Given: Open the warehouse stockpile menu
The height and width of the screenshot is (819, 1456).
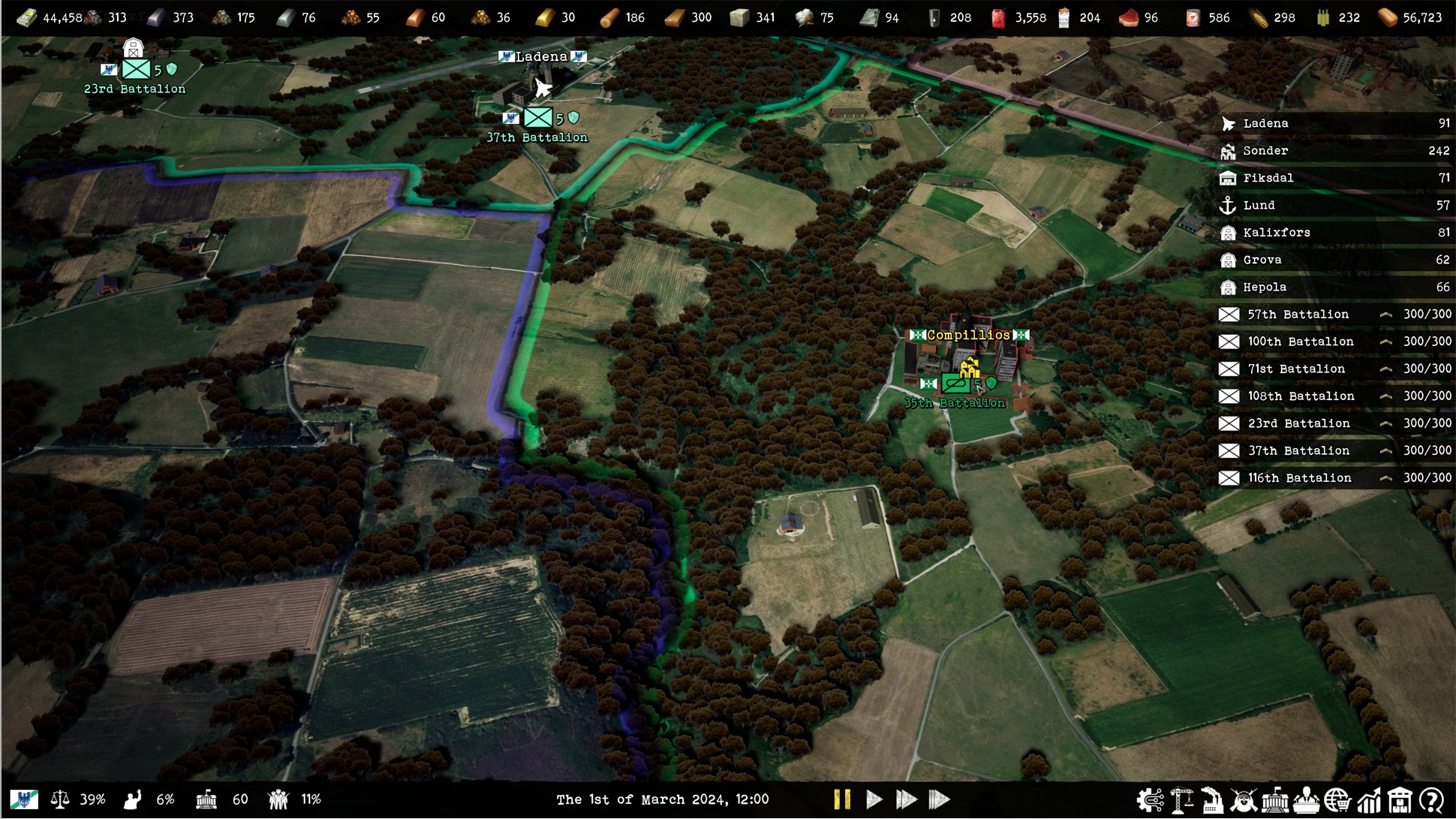Looking at the screenshot, I should click(1400, 801).
